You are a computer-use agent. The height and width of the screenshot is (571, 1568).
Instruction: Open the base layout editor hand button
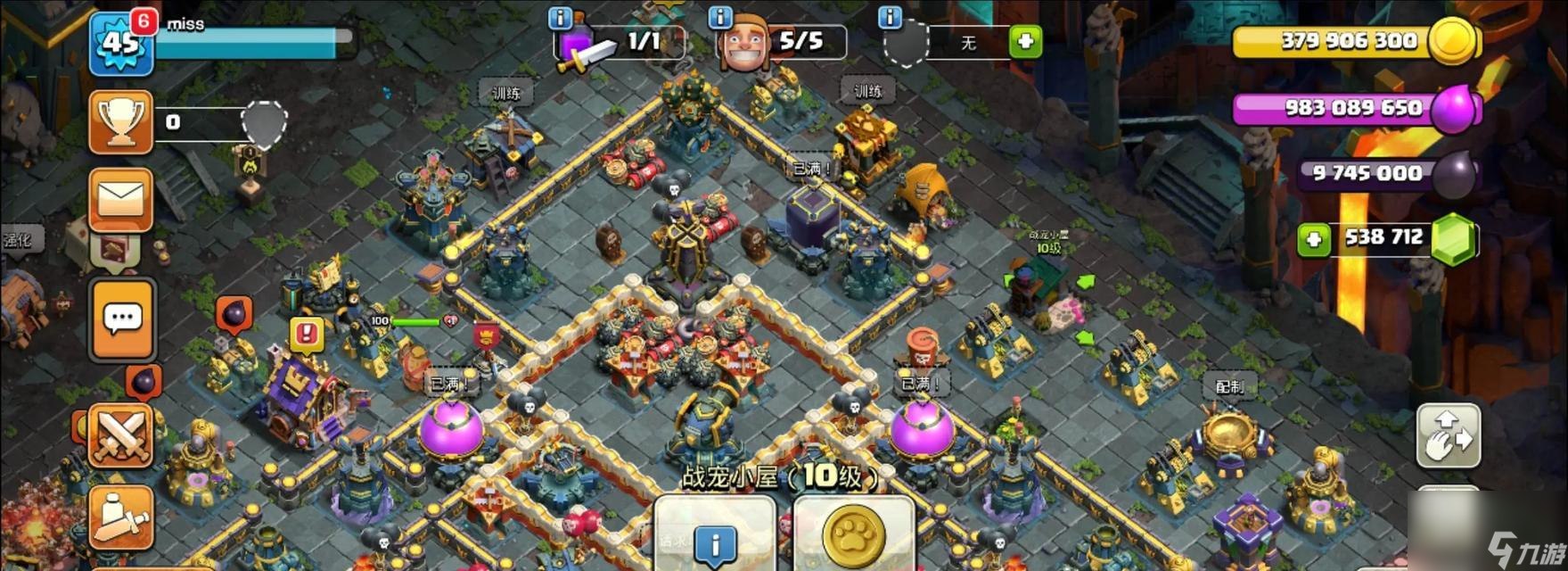1449,435
